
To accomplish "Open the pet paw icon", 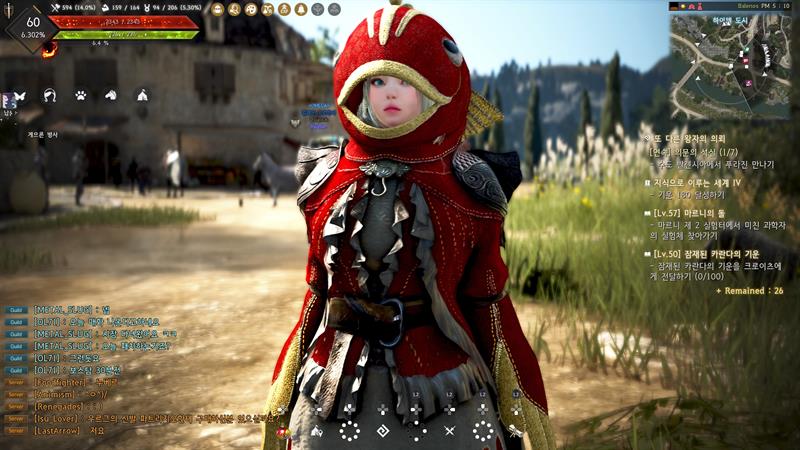I will [81, 96].
